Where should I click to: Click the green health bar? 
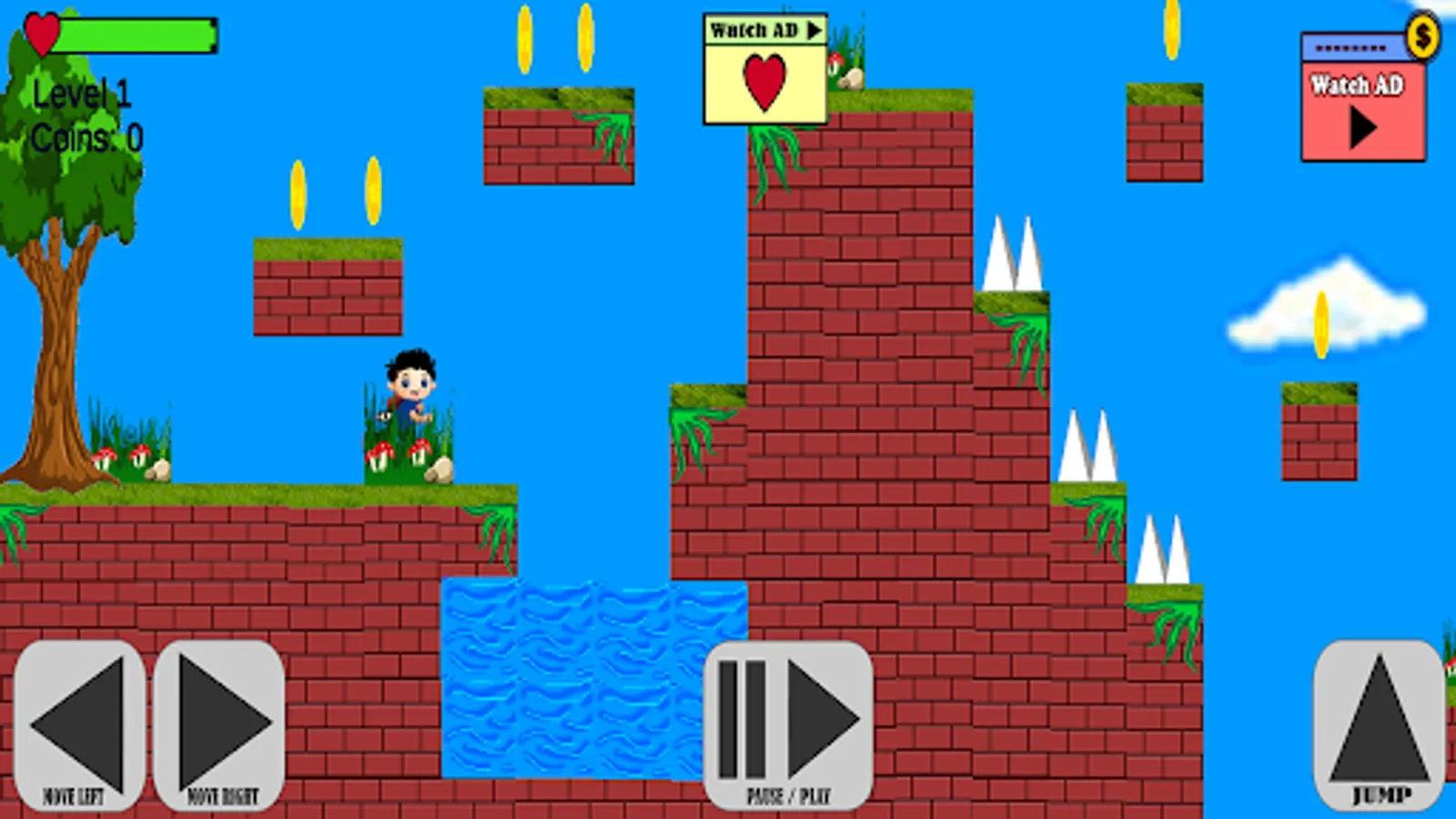point(136,35)
